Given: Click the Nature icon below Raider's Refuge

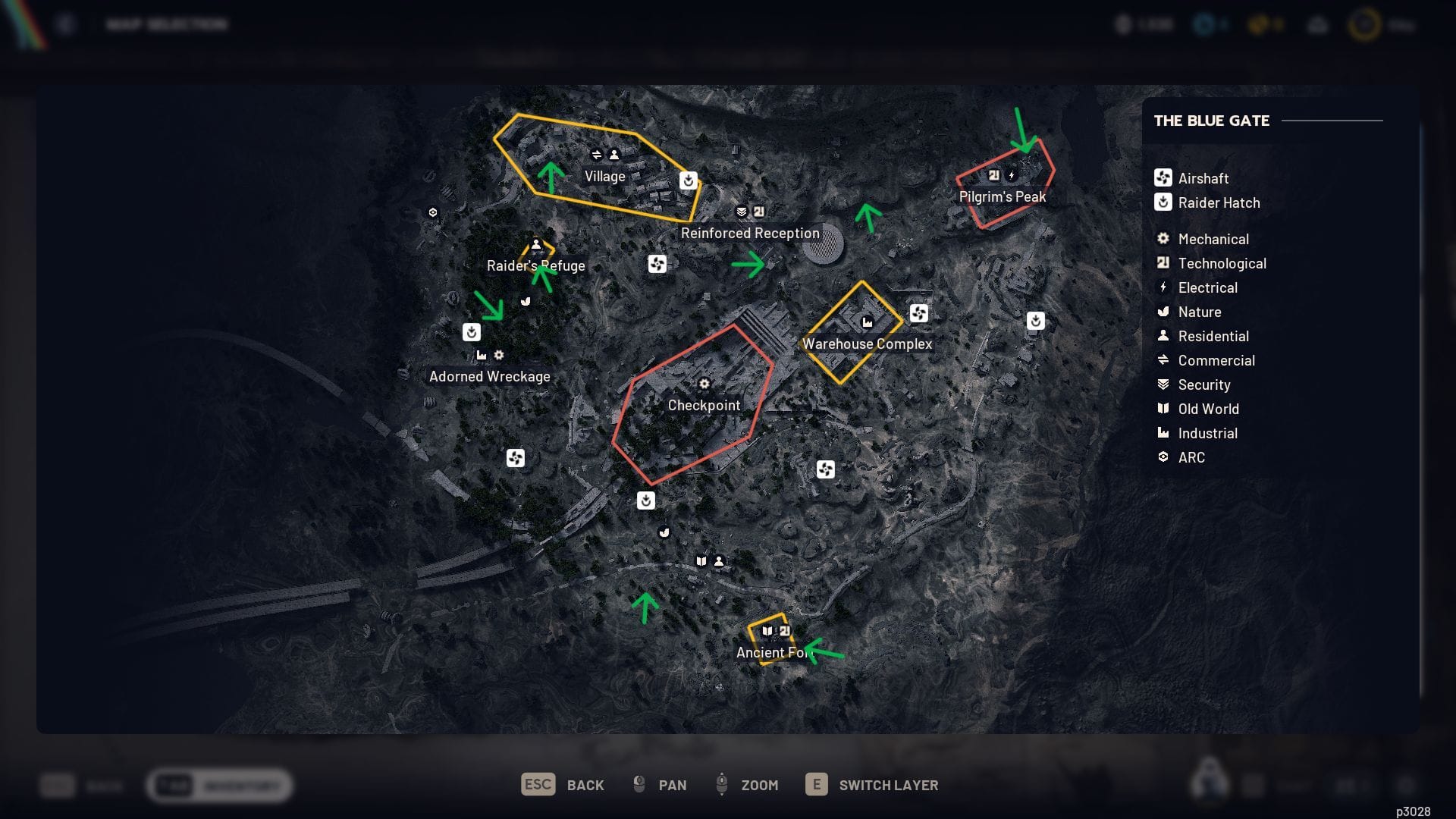Looking at the screenshot, I should coord(526,303).
